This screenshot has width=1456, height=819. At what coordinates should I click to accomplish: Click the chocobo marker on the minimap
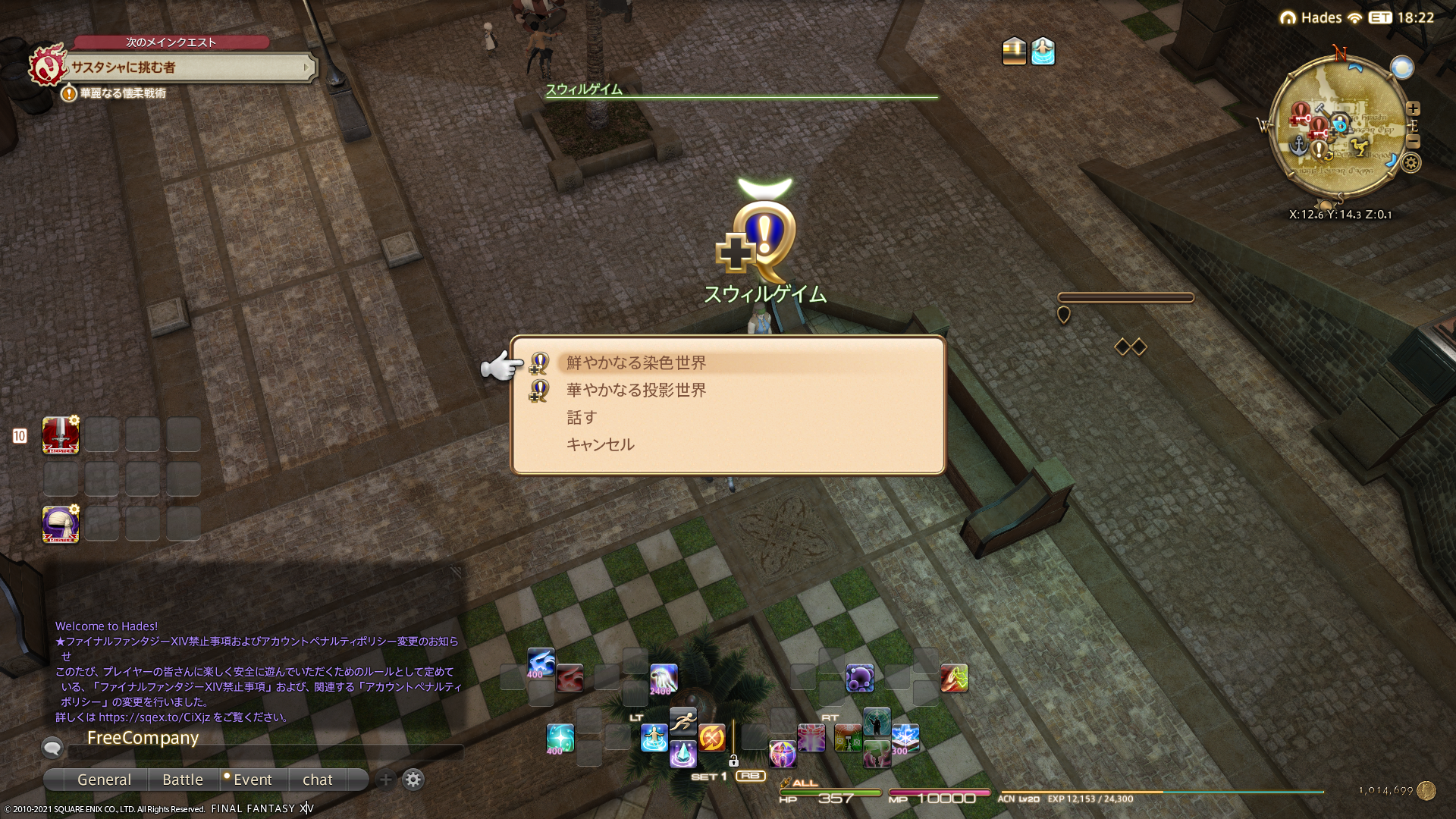(x=1360, y=148)
